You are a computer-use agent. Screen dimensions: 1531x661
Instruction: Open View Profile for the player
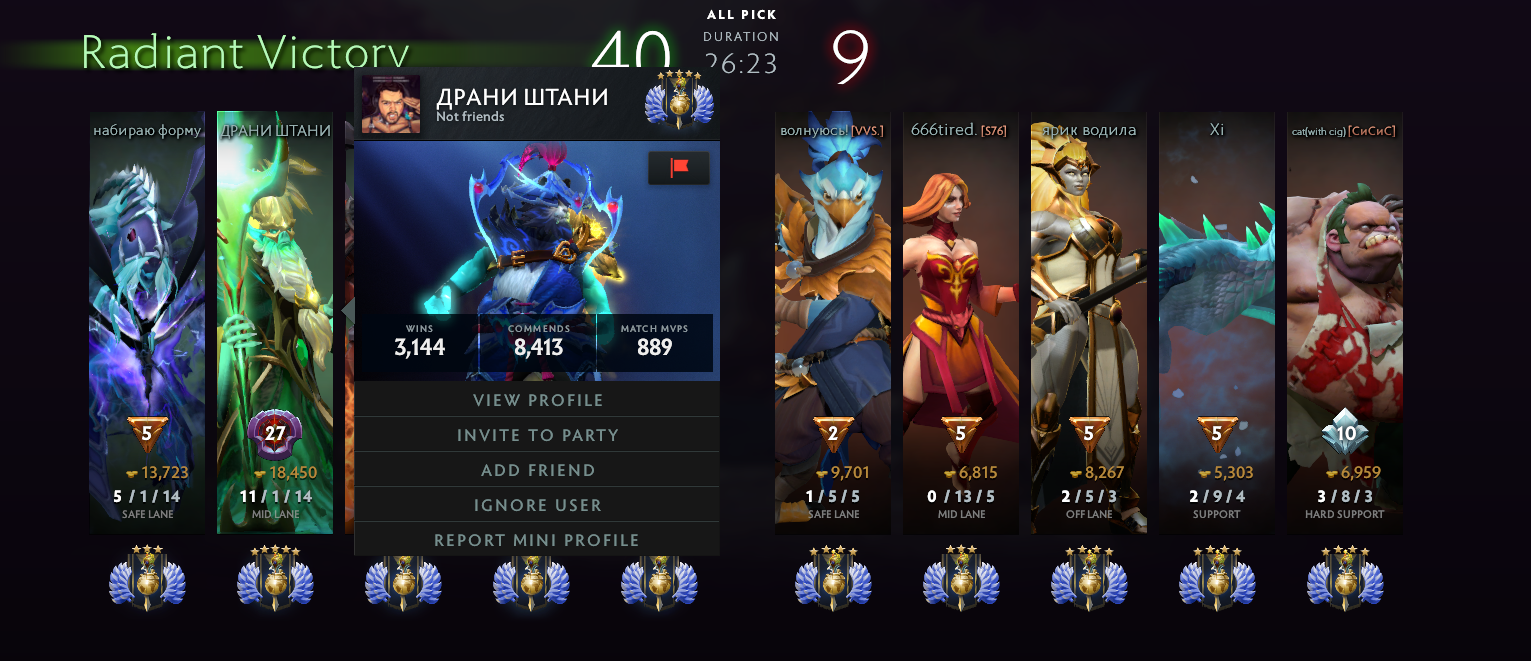click(x=537, y=400)
